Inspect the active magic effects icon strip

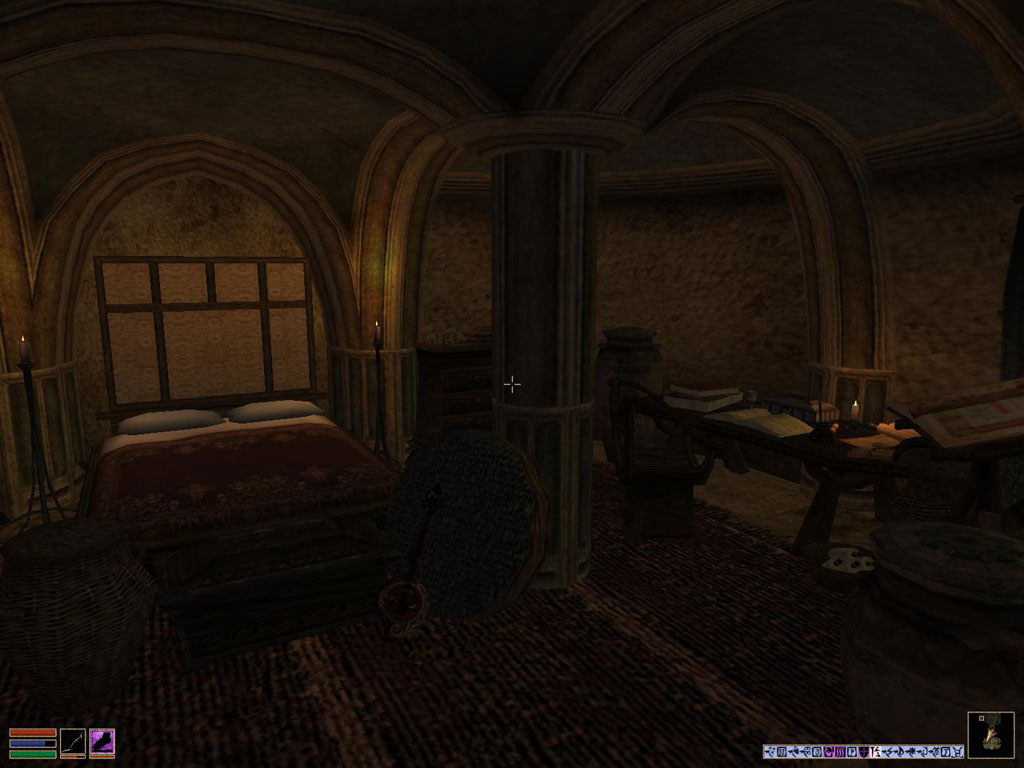pos(863,751)
